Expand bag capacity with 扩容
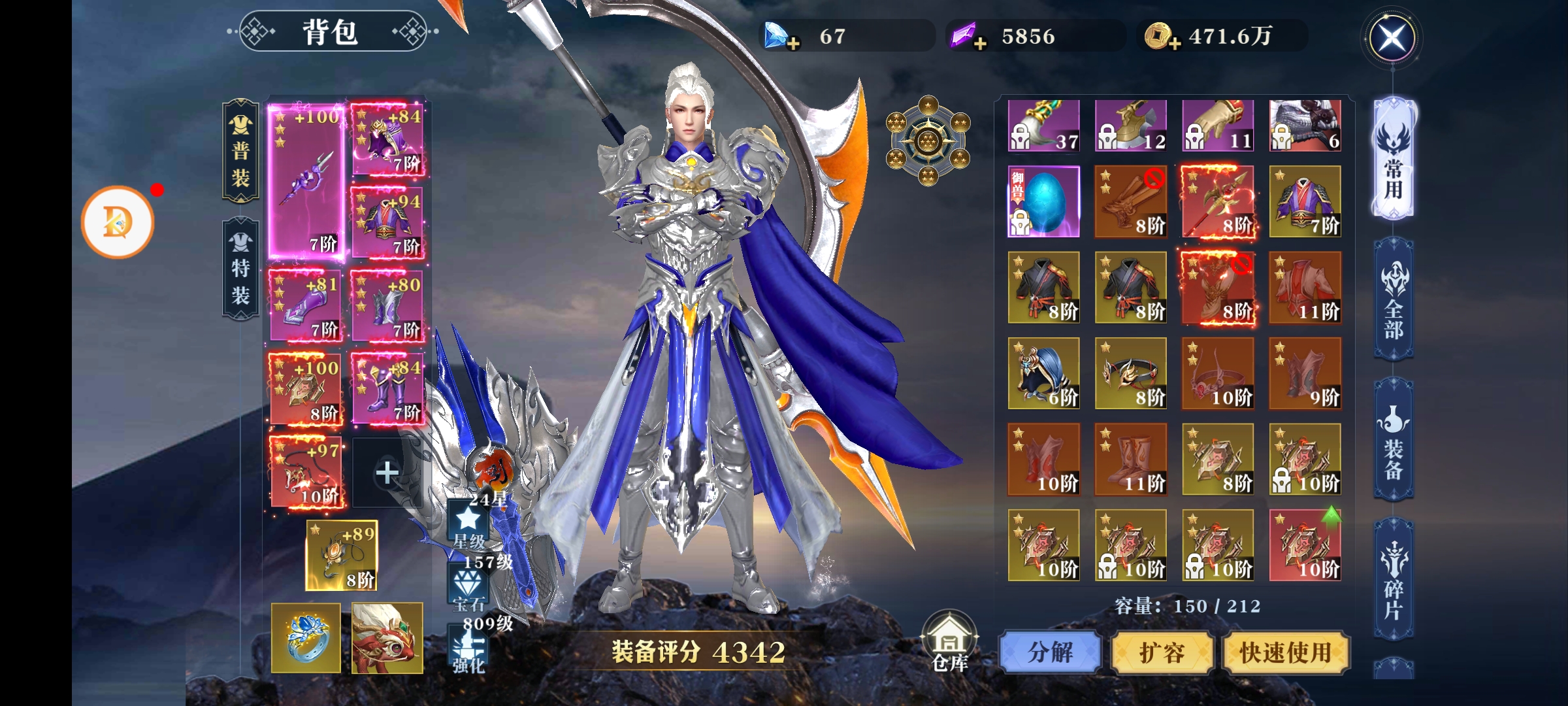 [1162, 652]
